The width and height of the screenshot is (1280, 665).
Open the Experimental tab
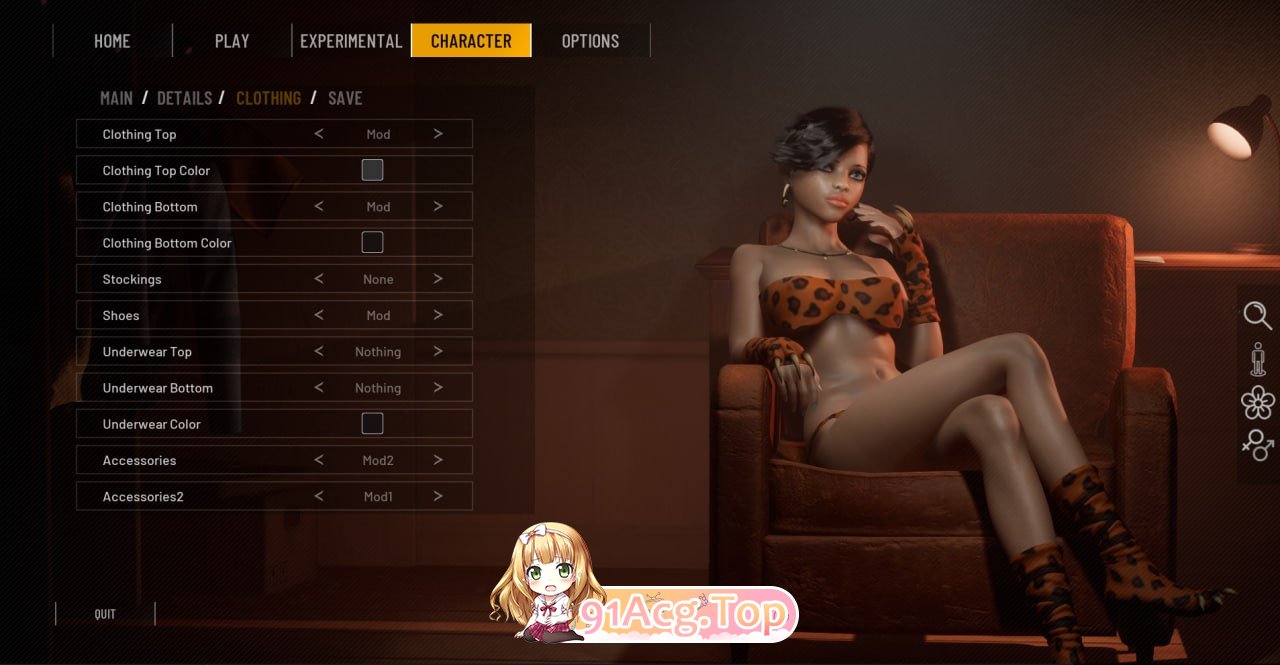point(351,41)
